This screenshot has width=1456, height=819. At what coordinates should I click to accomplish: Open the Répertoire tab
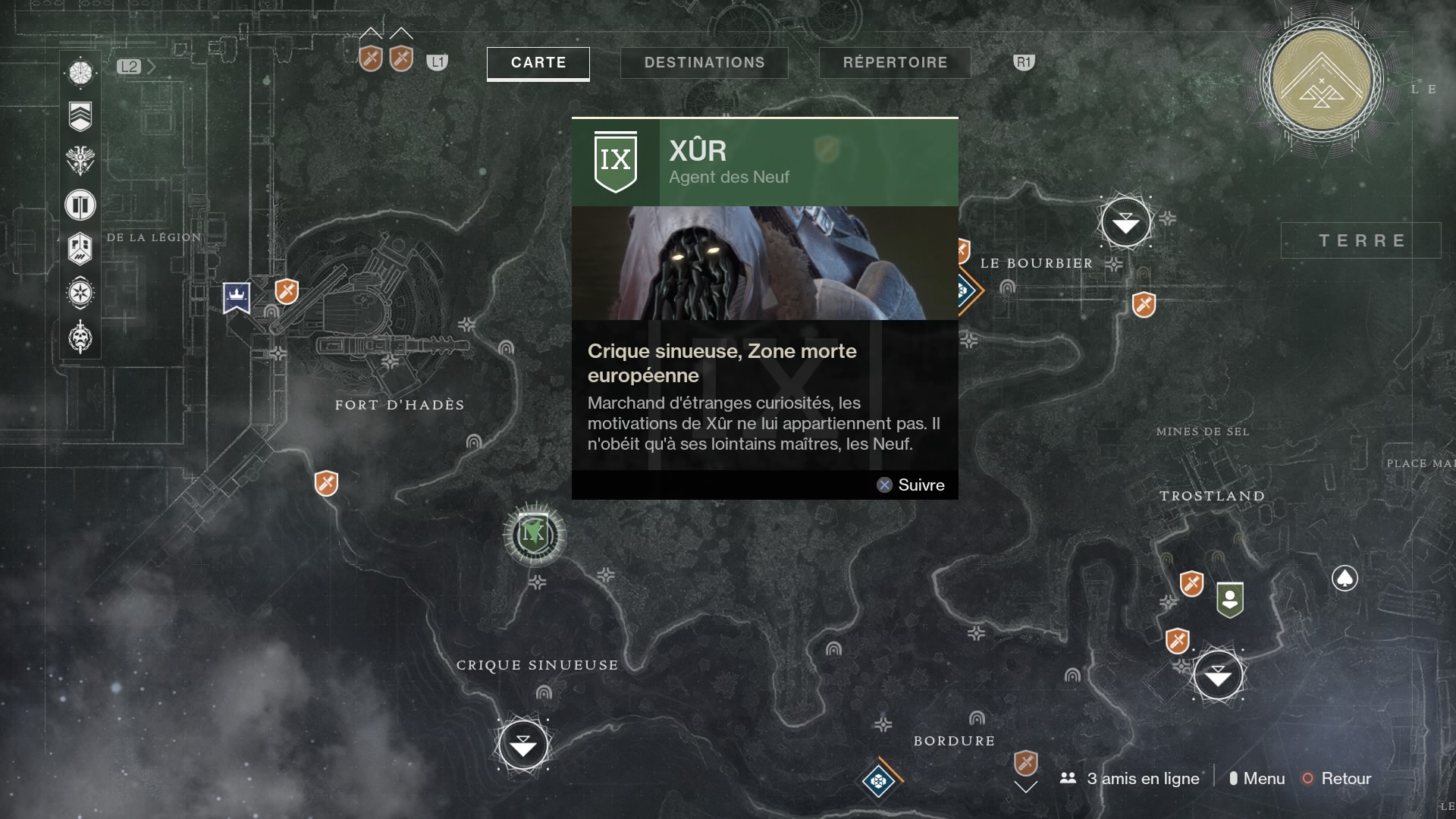pyautogui.click(x=895, y=63)
